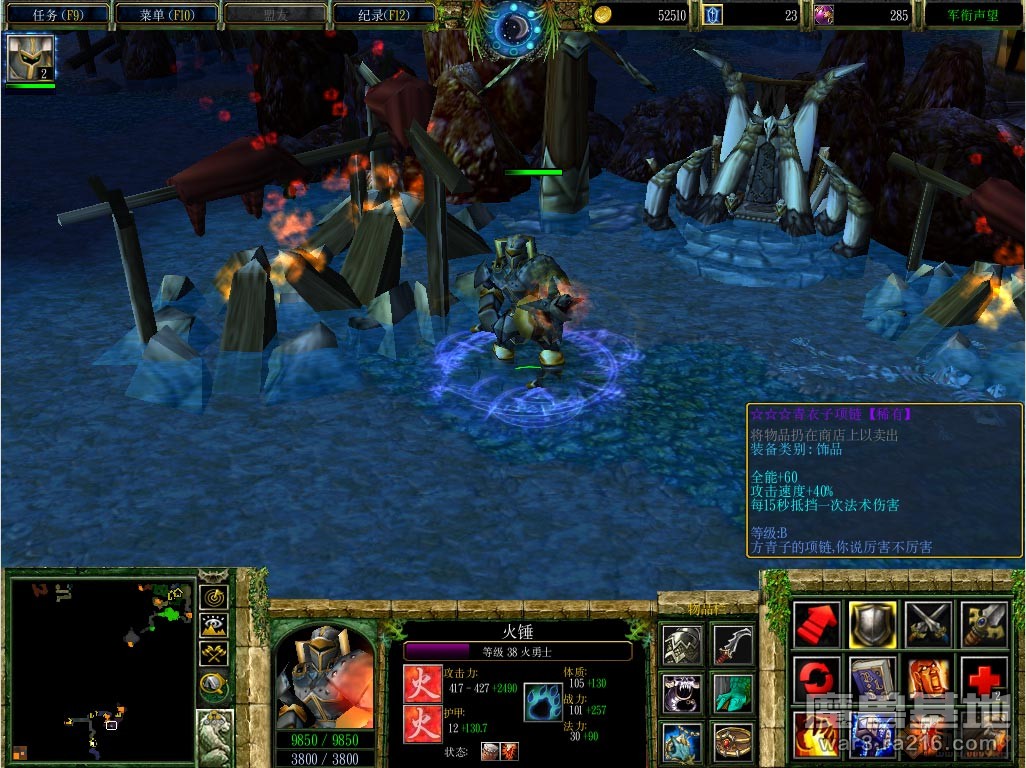This screenshot has height=768, width=1026.
Task: Select the curved dagger item slot
Action: pyautogui.click(x=733, y=646)
